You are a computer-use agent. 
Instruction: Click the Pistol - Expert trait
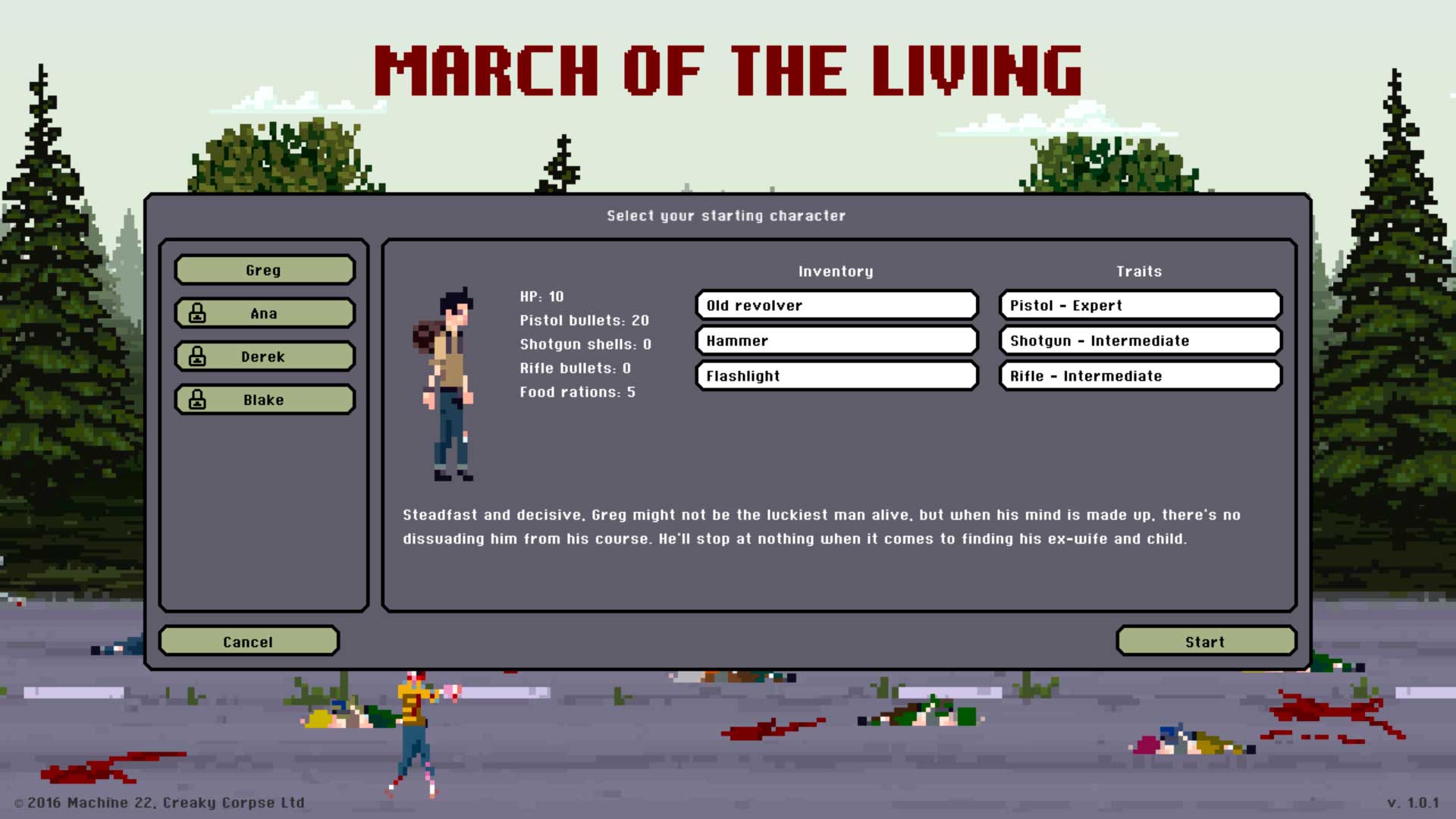tap(1140, 306)
